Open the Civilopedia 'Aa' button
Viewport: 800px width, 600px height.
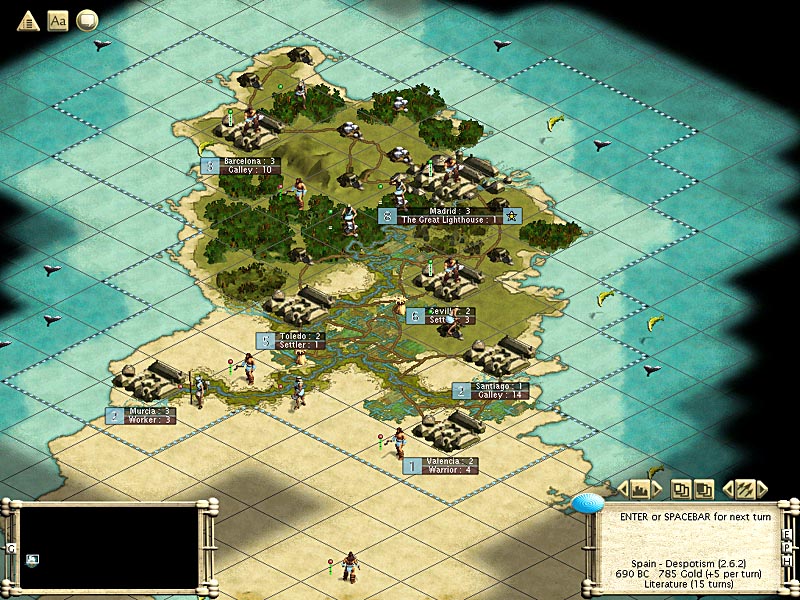[x=58, y=20]
